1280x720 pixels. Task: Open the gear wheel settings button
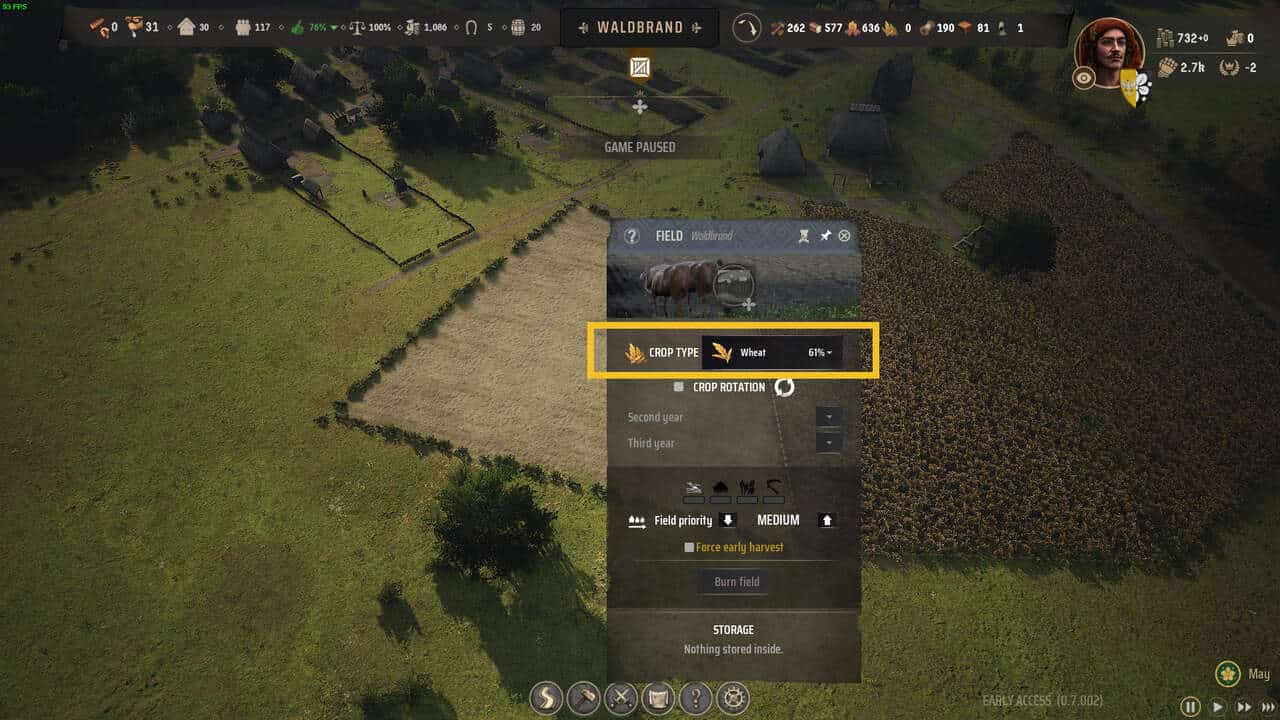click(x=735, y=697)
